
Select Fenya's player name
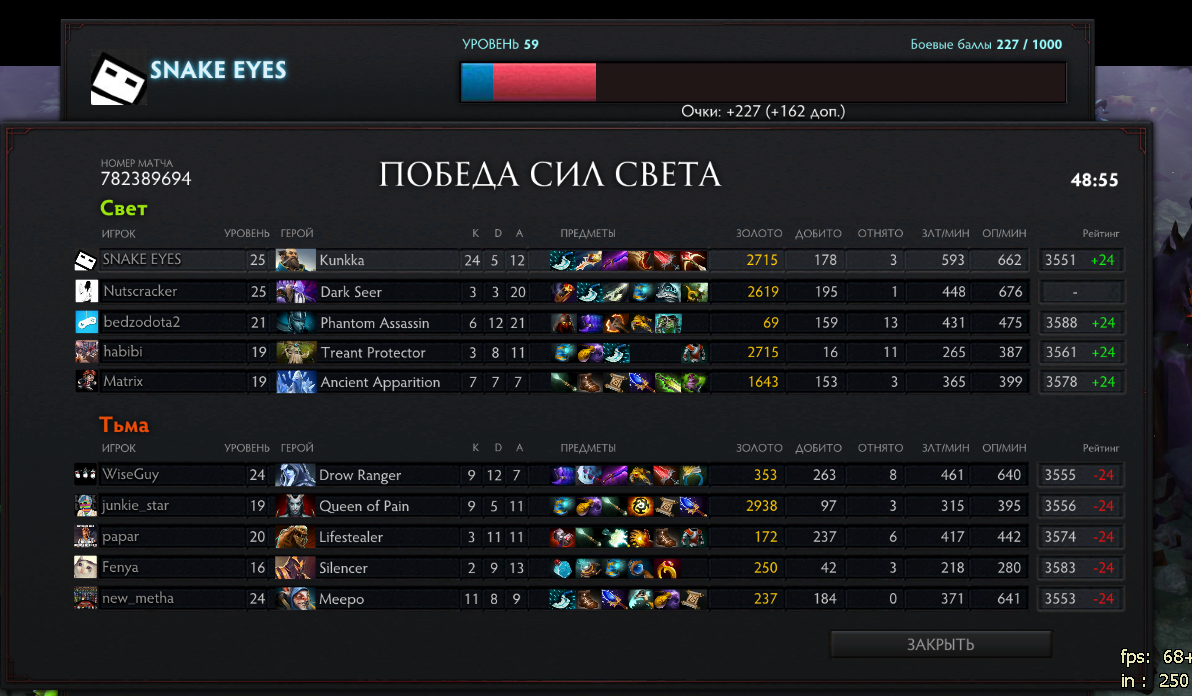click(x=120, y=568)
